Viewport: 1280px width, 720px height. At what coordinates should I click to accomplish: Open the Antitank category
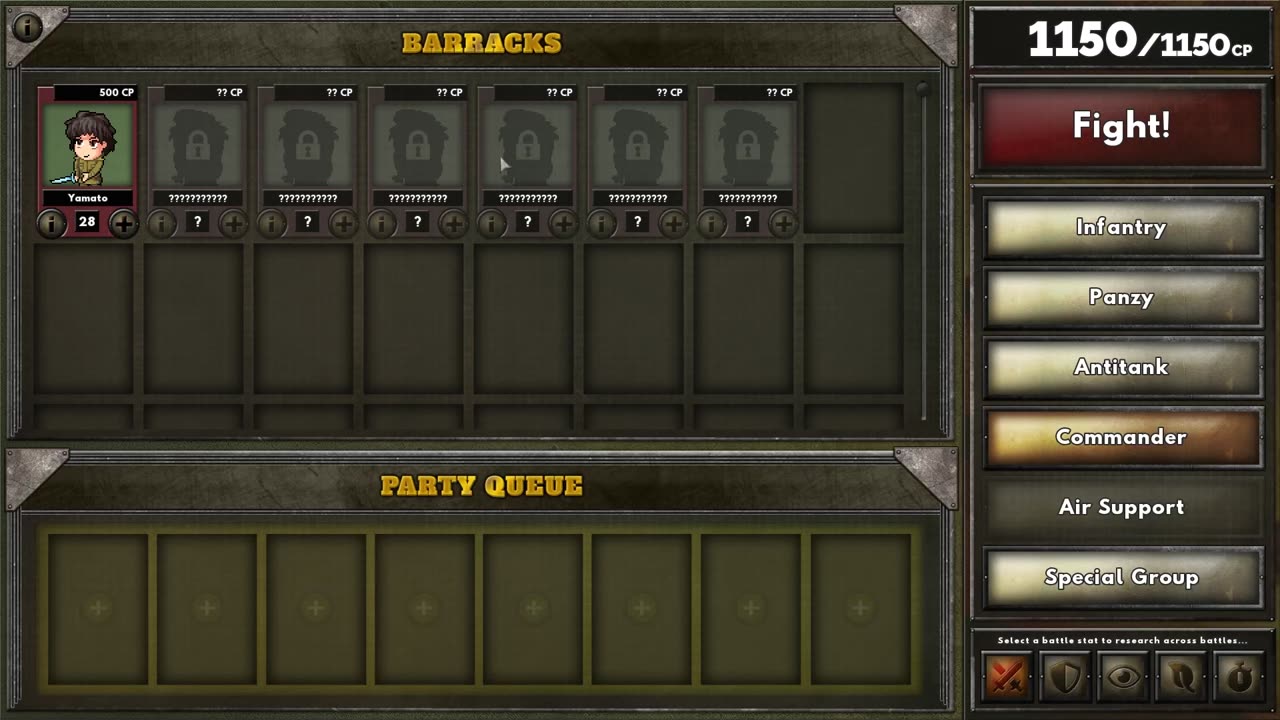pyautogui.click(x=1121, y=368)
